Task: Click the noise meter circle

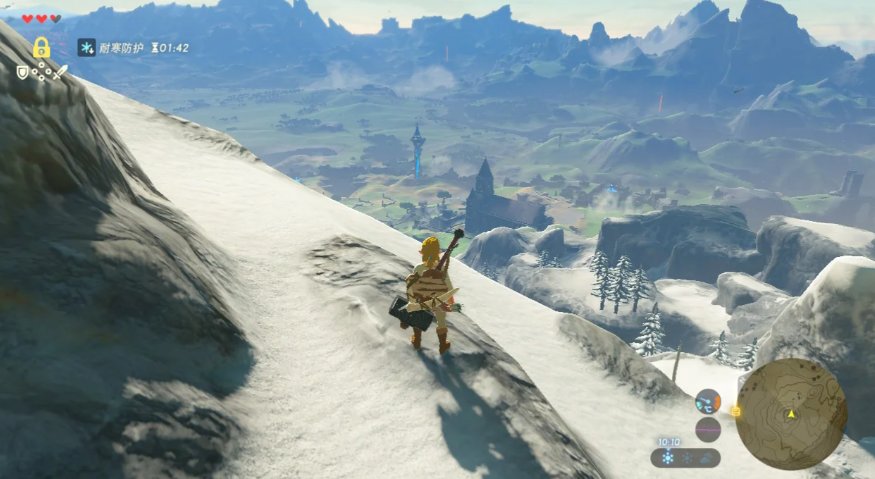Action: click(708, 429)
